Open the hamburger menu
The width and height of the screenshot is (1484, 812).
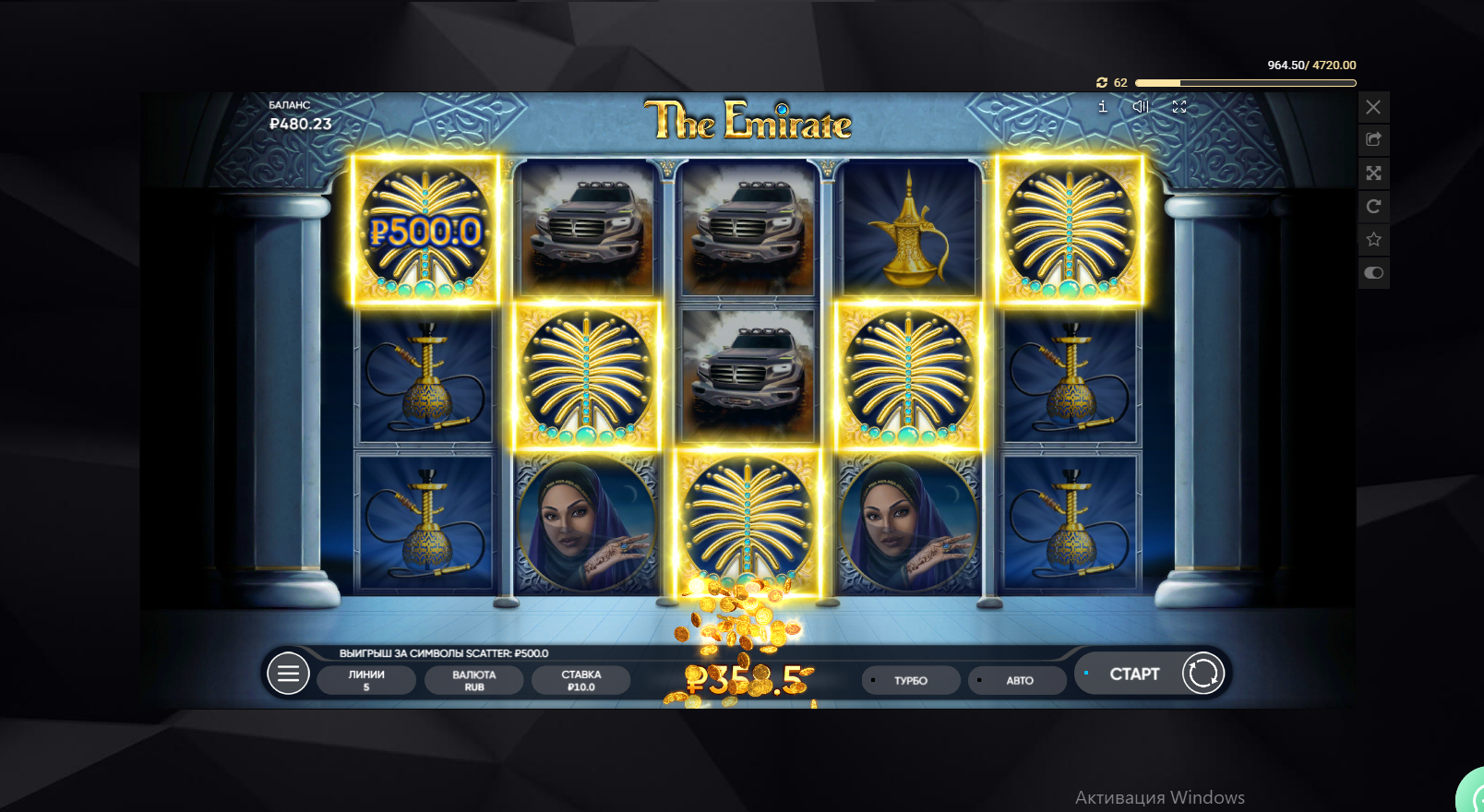point(288,675)
